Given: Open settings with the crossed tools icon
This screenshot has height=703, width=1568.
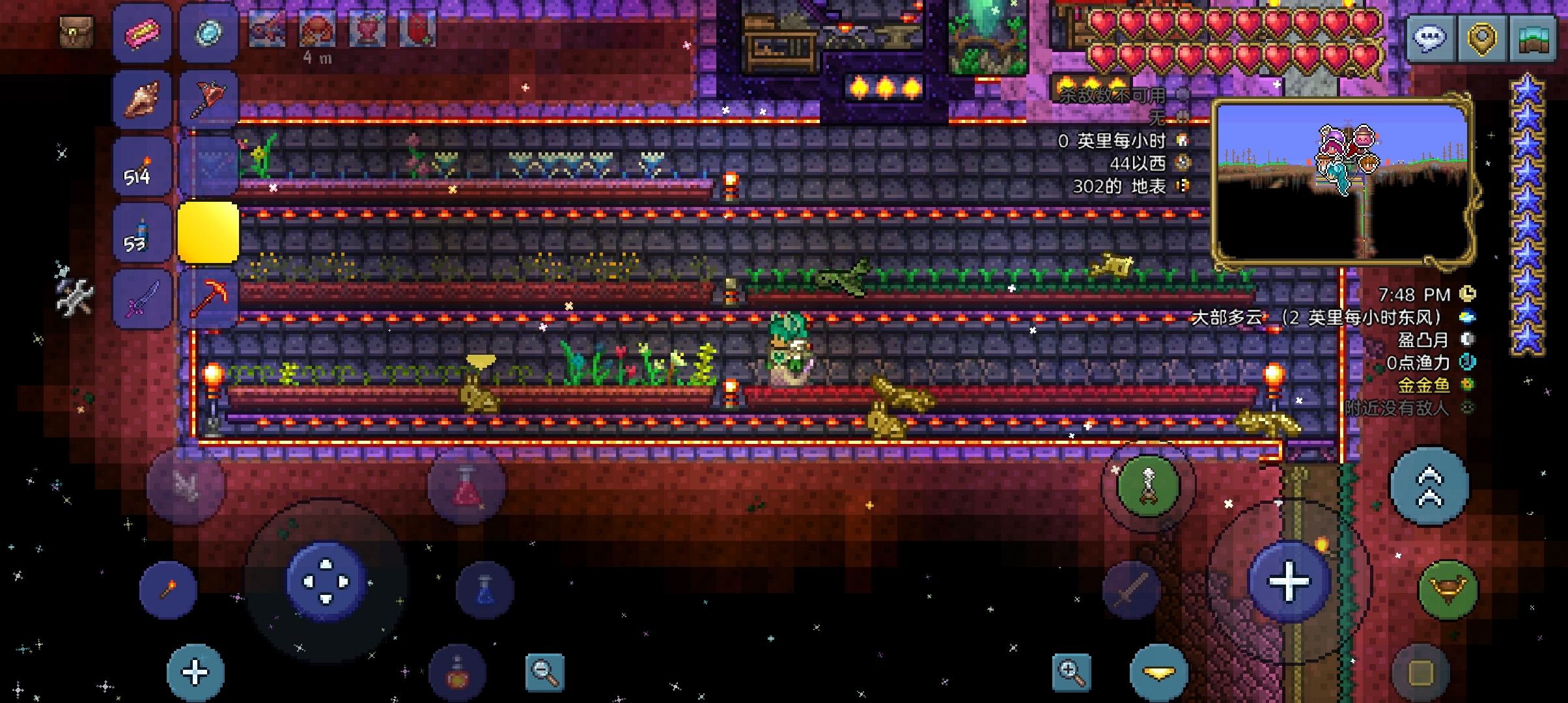Looking at the screenshot, I should point(73,296).
